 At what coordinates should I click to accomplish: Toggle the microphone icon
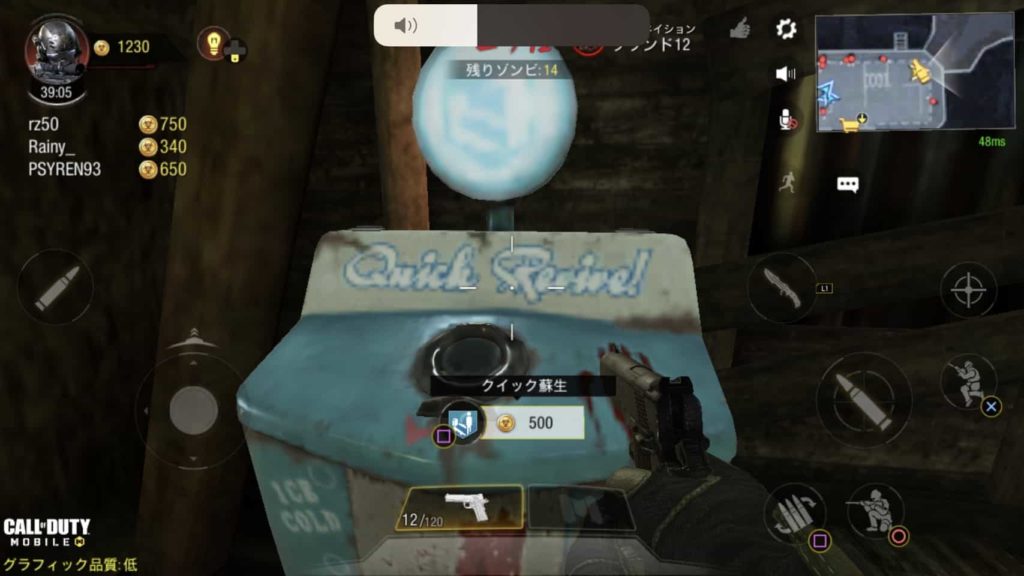click(x=787, y=120)
